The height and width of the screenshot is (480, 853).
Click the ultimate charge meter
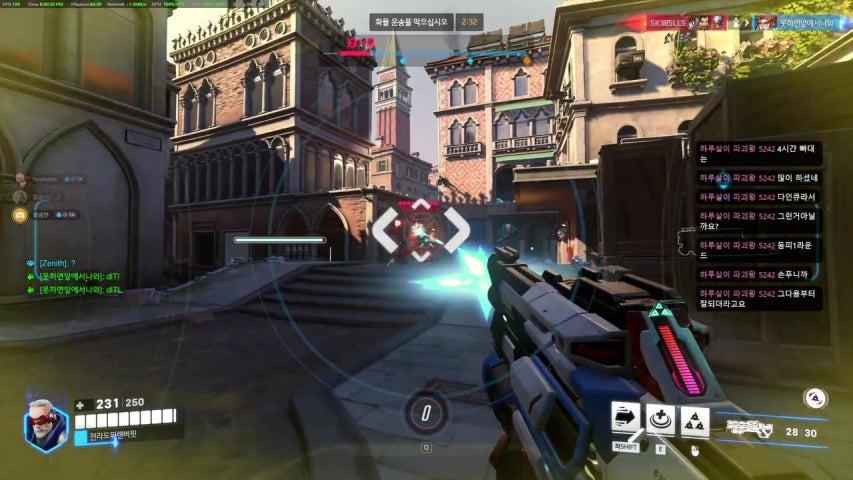pos(425,412)
